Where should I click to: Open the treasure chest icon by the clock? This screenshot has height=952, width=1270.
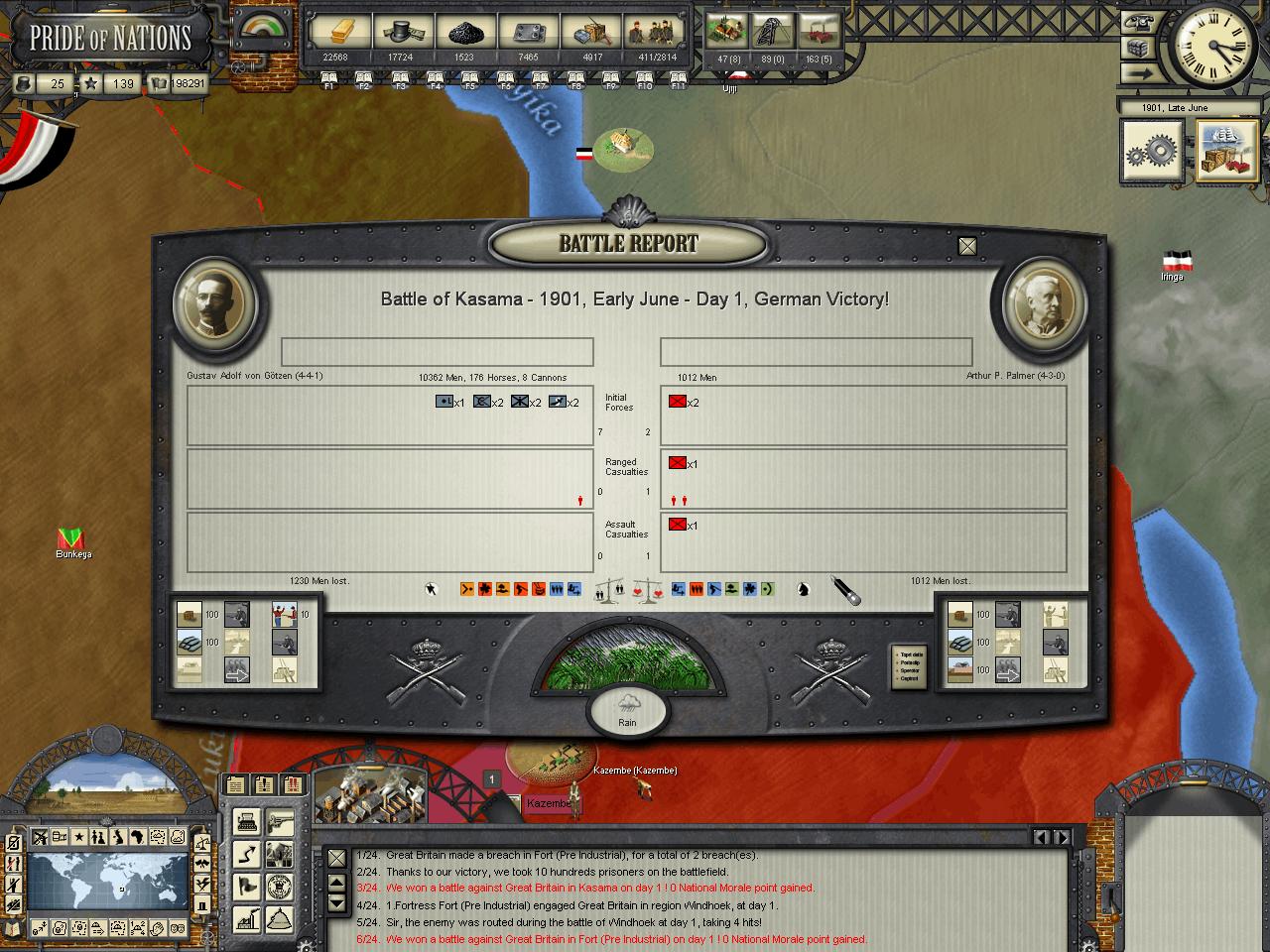1138,49
